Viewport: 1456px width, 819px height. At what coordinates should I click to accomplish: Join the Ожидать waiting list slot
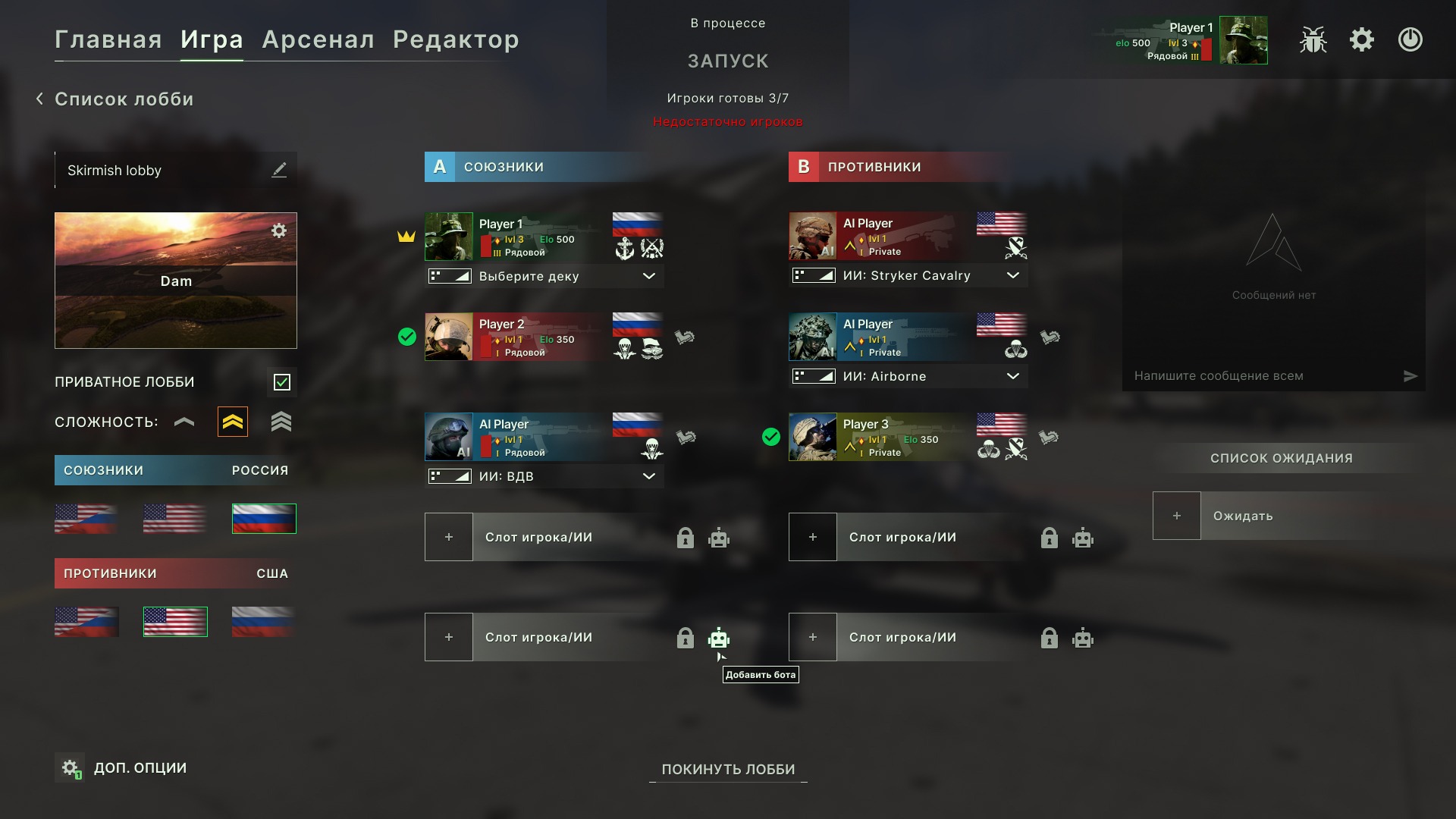pos(1177,516)
